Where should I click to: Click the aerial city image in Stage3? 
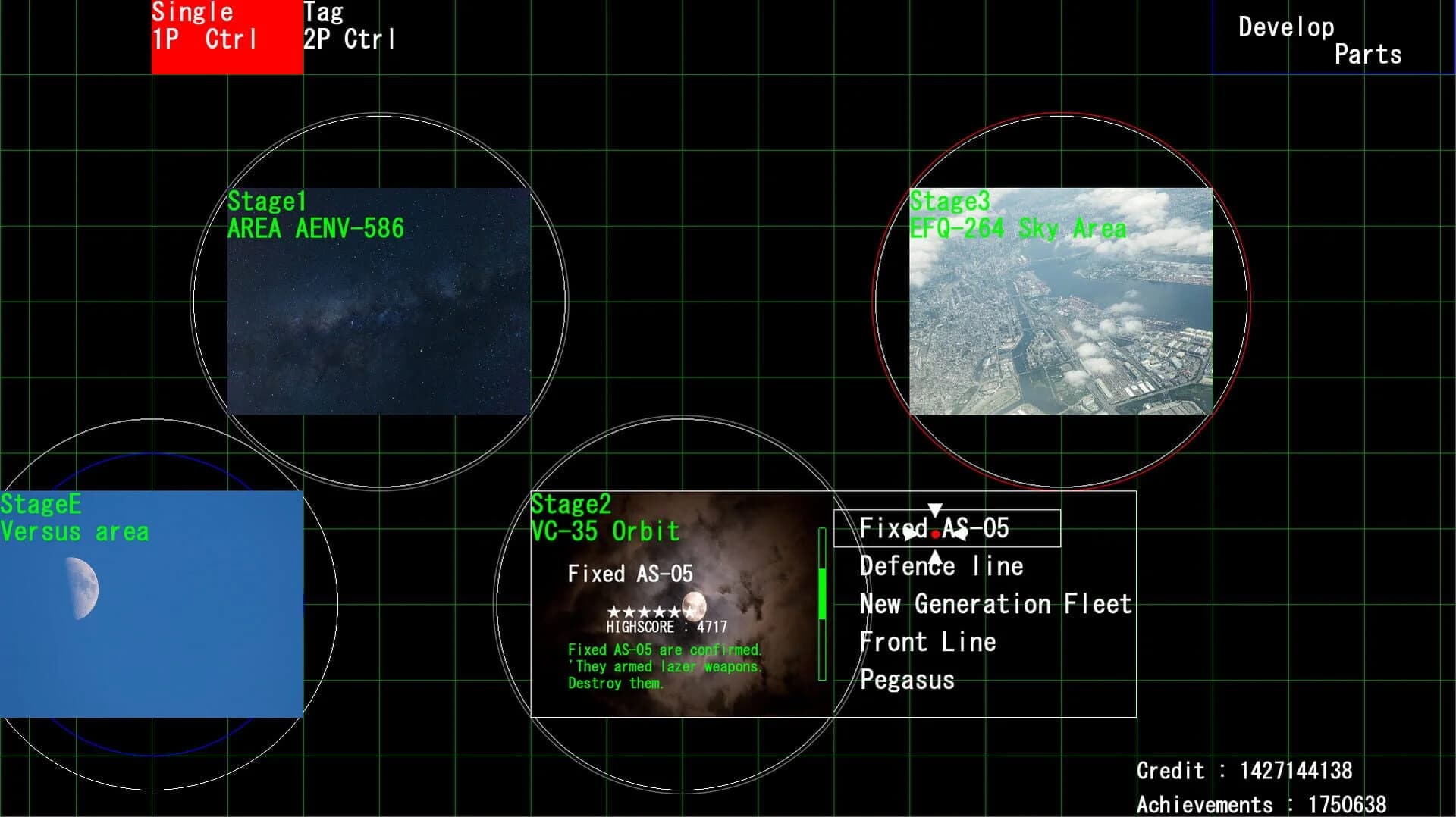click(1062, 303)
